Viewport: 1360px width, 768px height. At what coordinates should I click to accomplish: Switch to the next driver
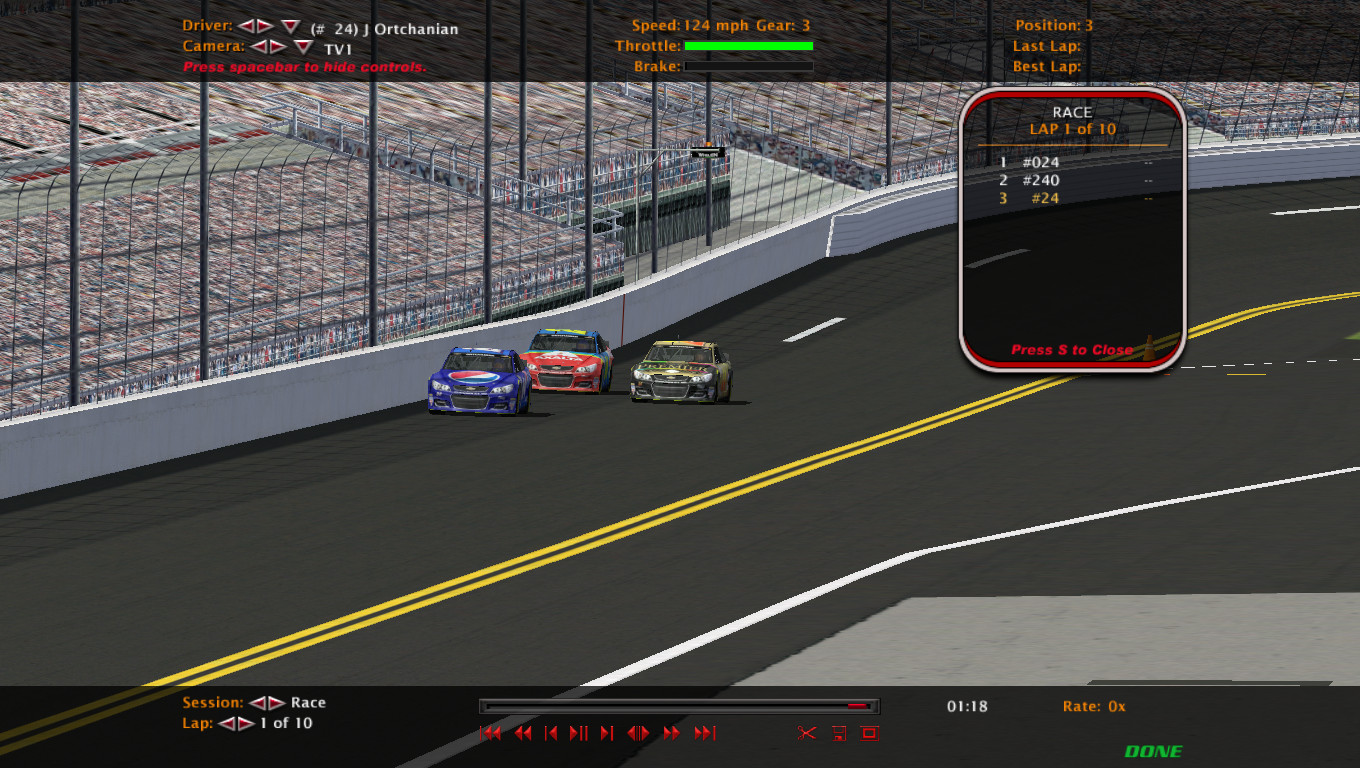tap(265, 26)
